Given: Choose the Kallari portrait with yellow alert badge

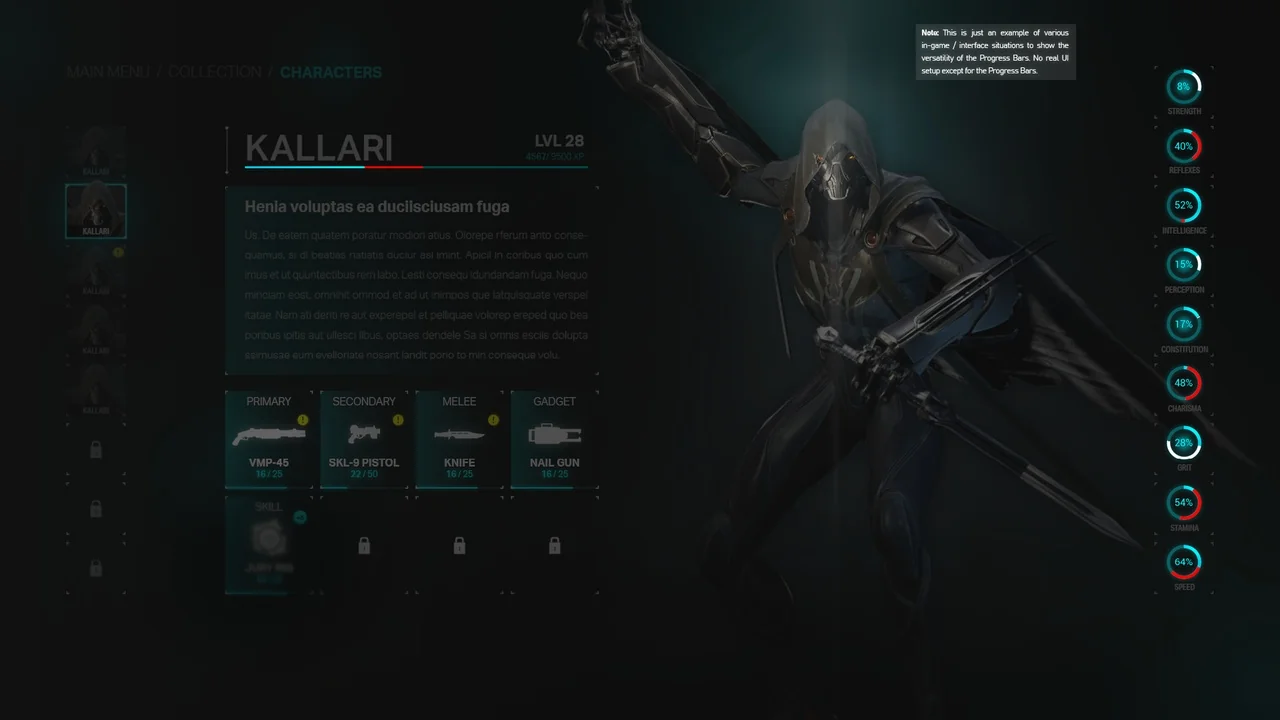Looking at the screenshot, I should pyautogui.click(x=96, y=270).
